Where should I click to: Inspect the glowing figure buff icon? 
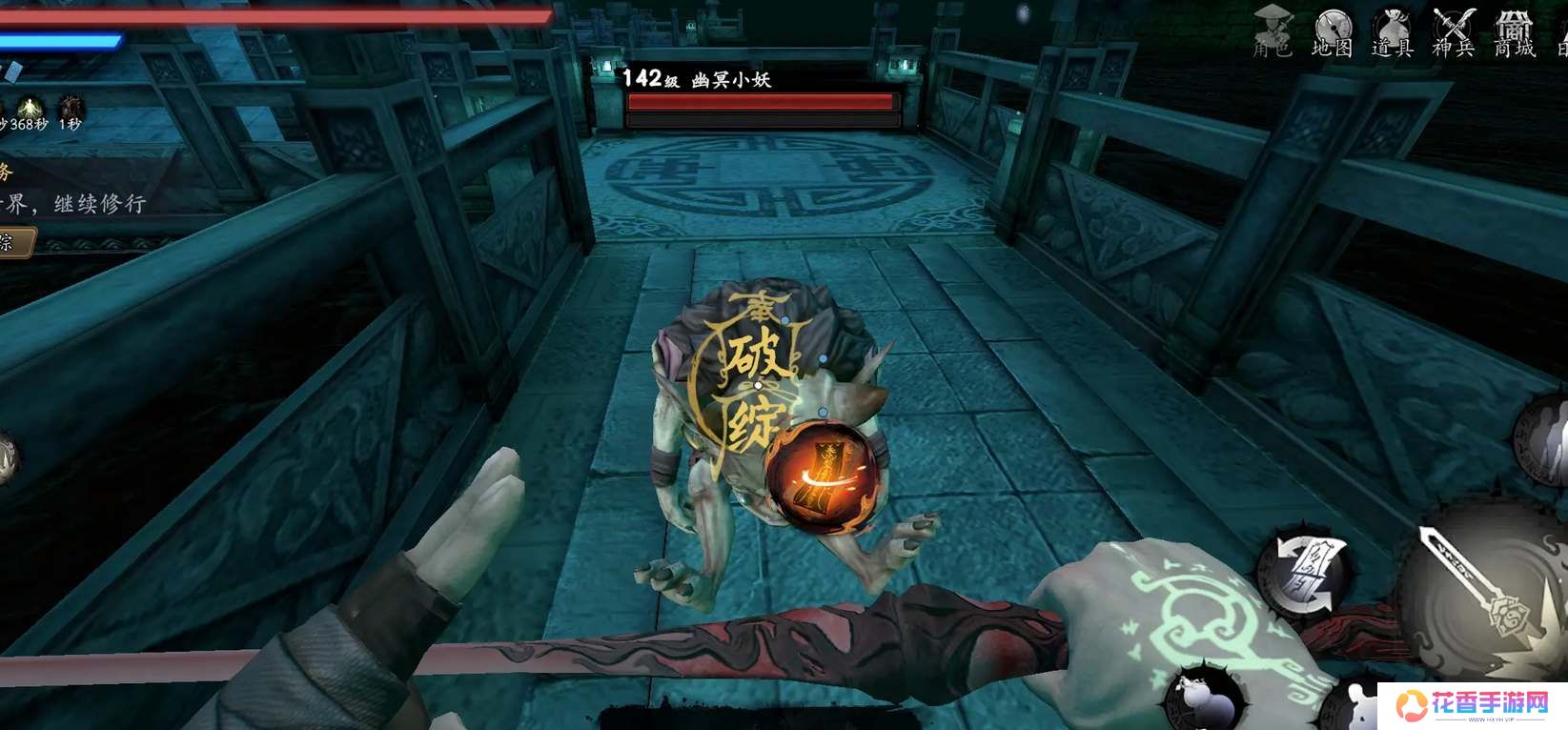point(30,110)
